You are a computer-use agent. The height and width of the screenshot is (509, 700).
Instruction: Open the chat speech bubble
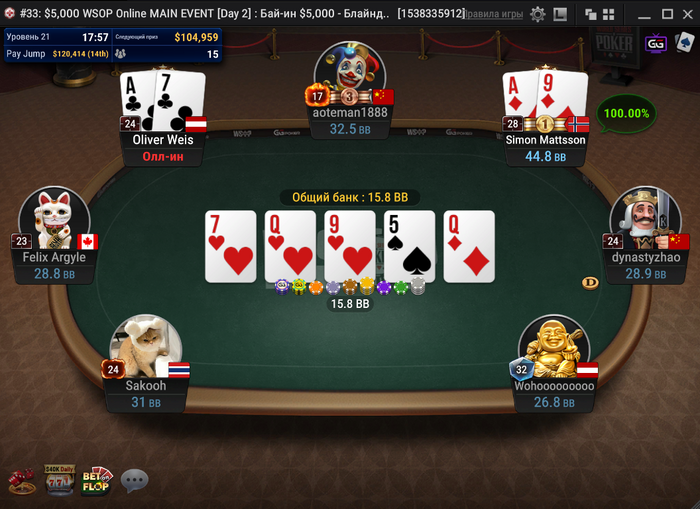[x=134, y=481]
